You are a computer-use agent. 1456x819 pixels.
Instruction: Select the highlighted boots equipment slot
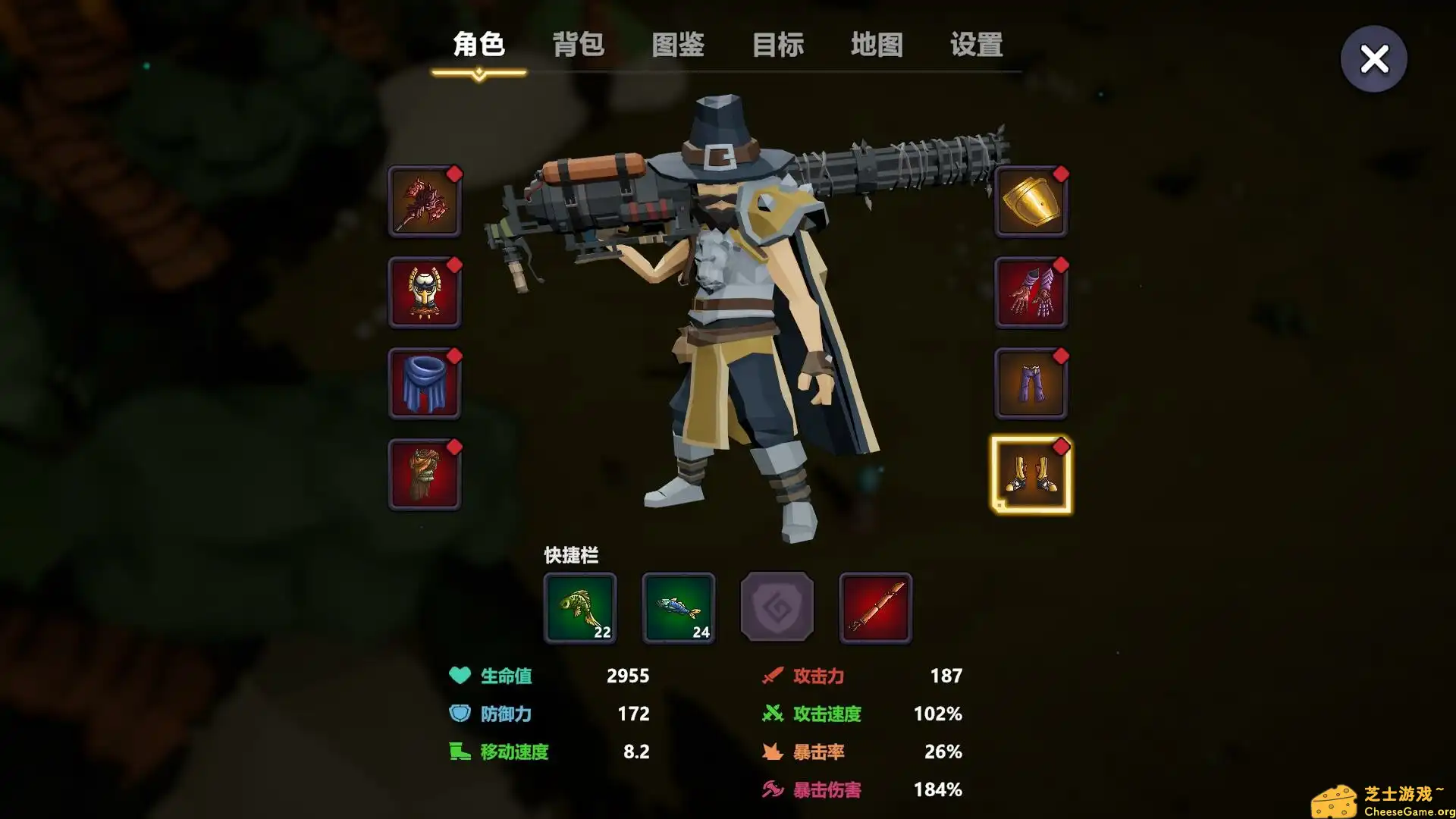point(1031,475)
